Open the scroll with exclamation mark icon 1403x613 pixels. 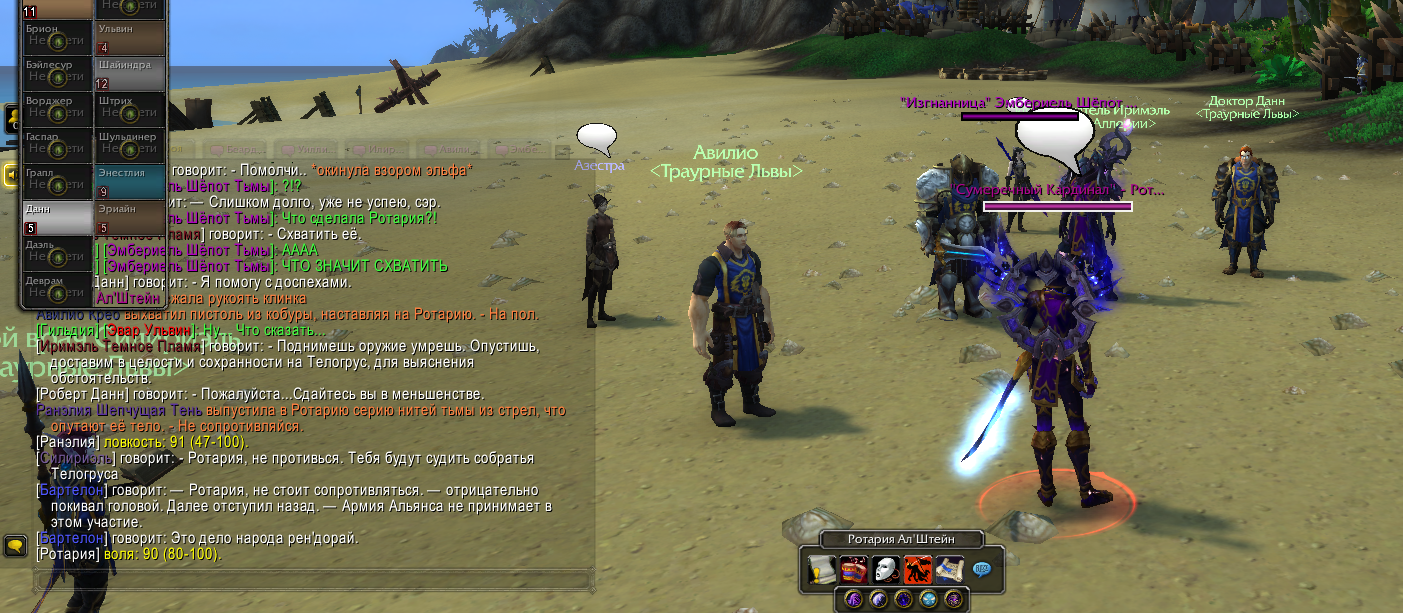coord(822,570)
